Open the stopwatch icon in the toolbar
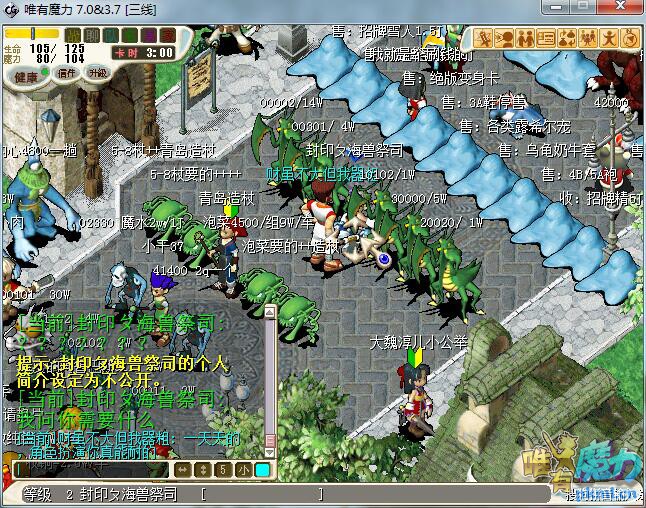646x508 pixels. pos(631,39)
